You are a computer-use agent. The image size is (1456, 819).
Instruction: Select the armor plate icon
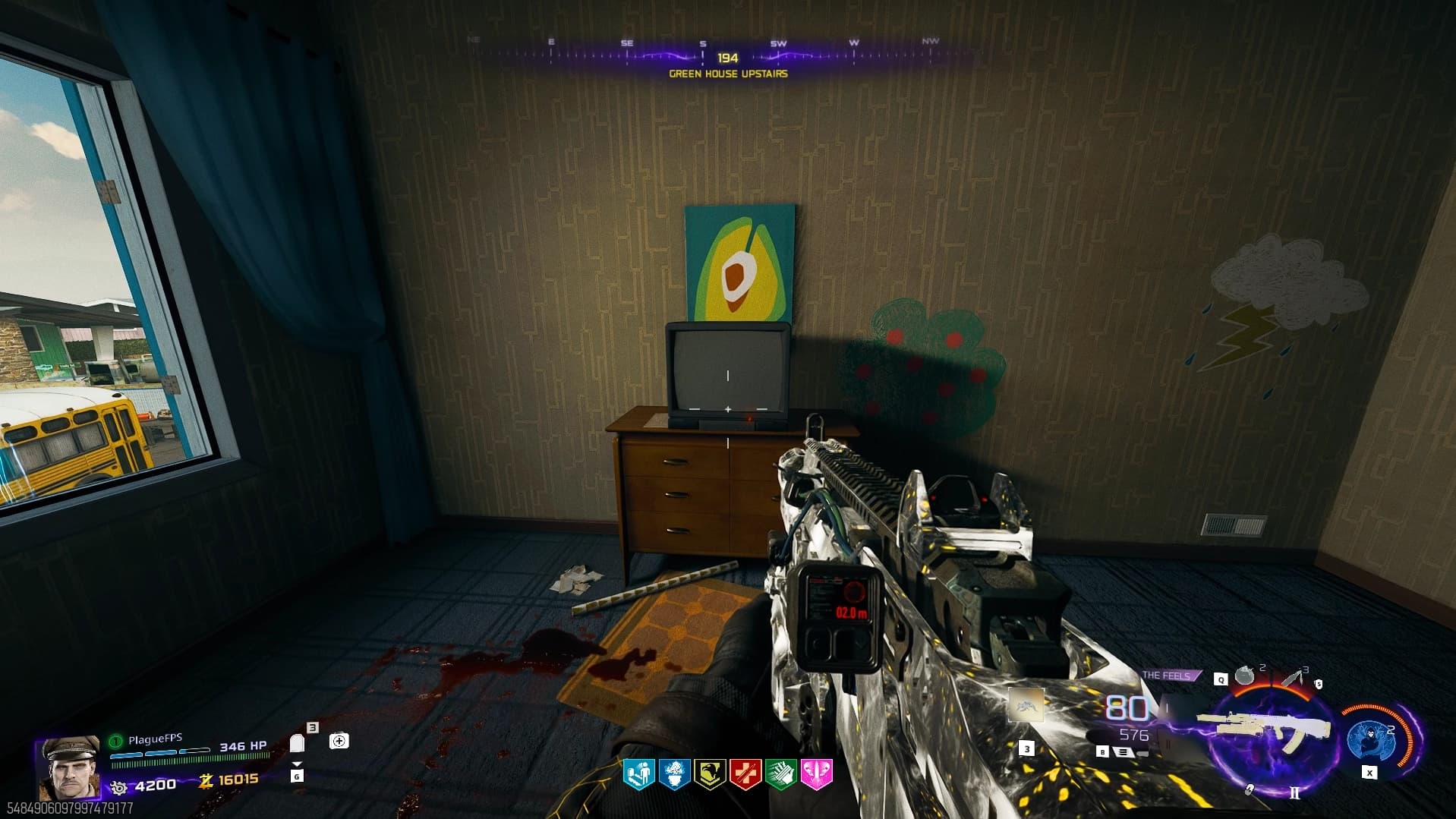coord(298,743)
